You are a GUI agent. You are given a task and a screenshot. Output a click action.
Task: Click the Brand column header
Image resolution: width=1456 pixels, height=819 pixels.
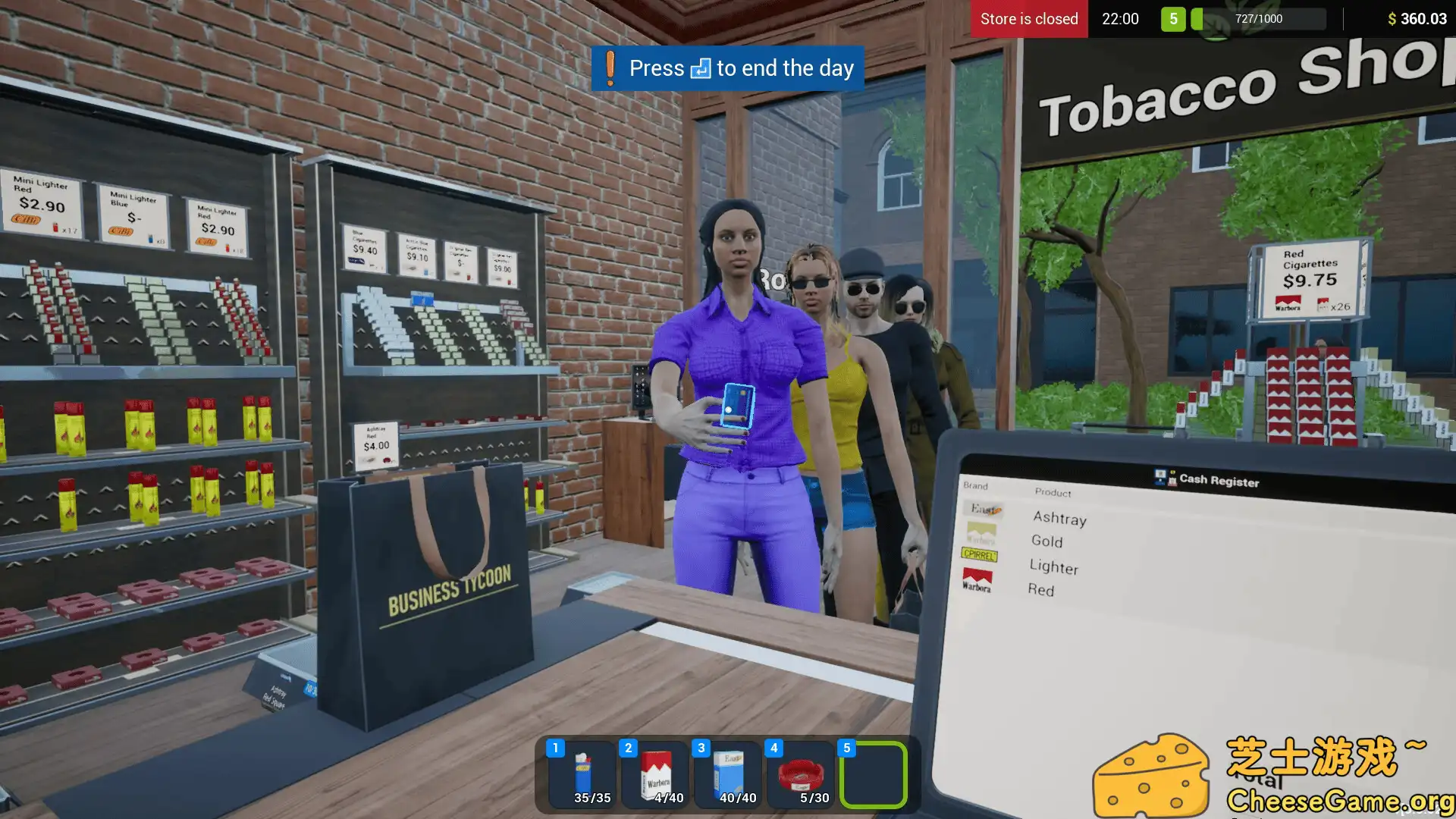pos(974,486)
